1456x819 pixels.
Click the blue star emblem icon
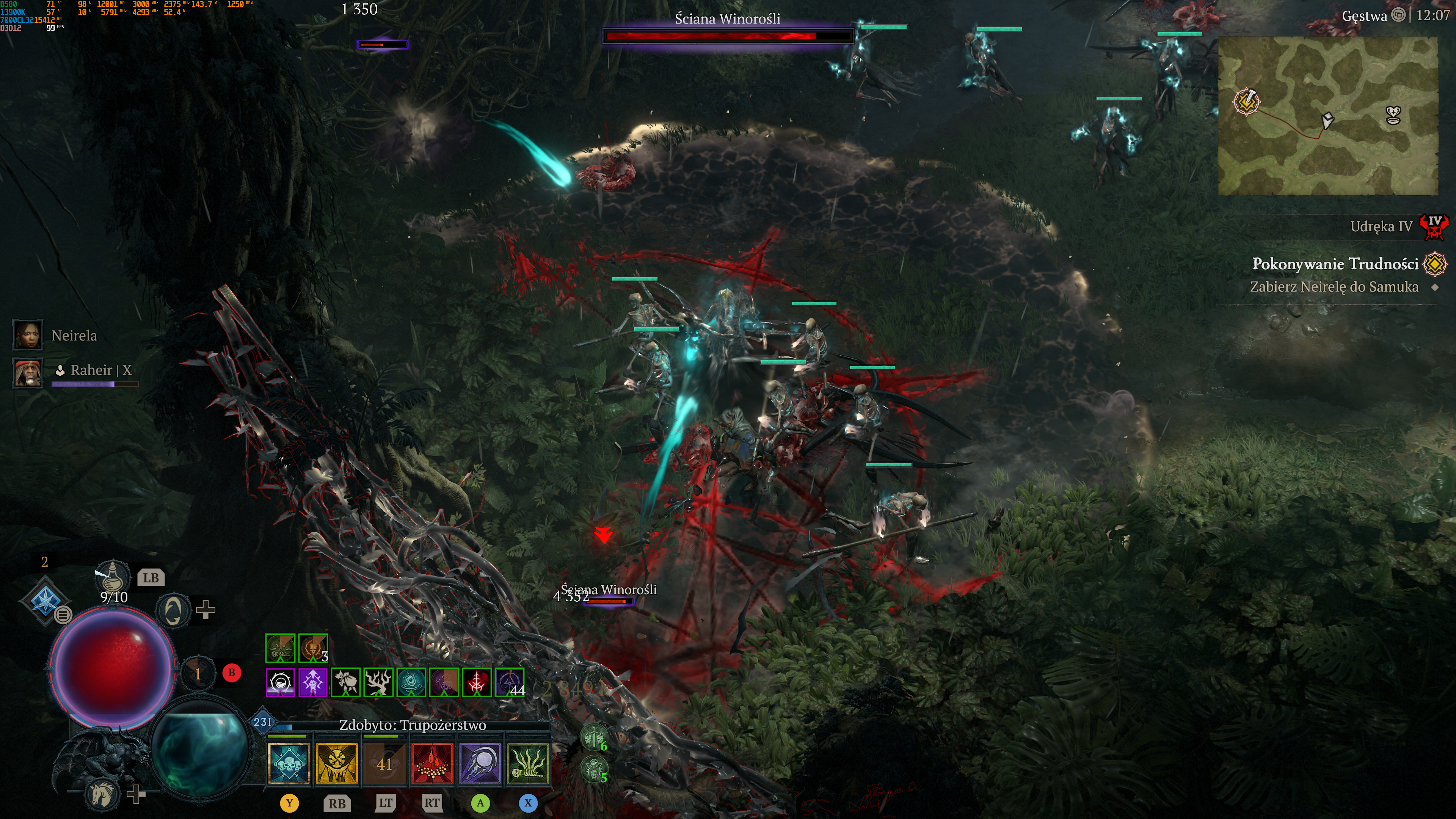(44, 600)
